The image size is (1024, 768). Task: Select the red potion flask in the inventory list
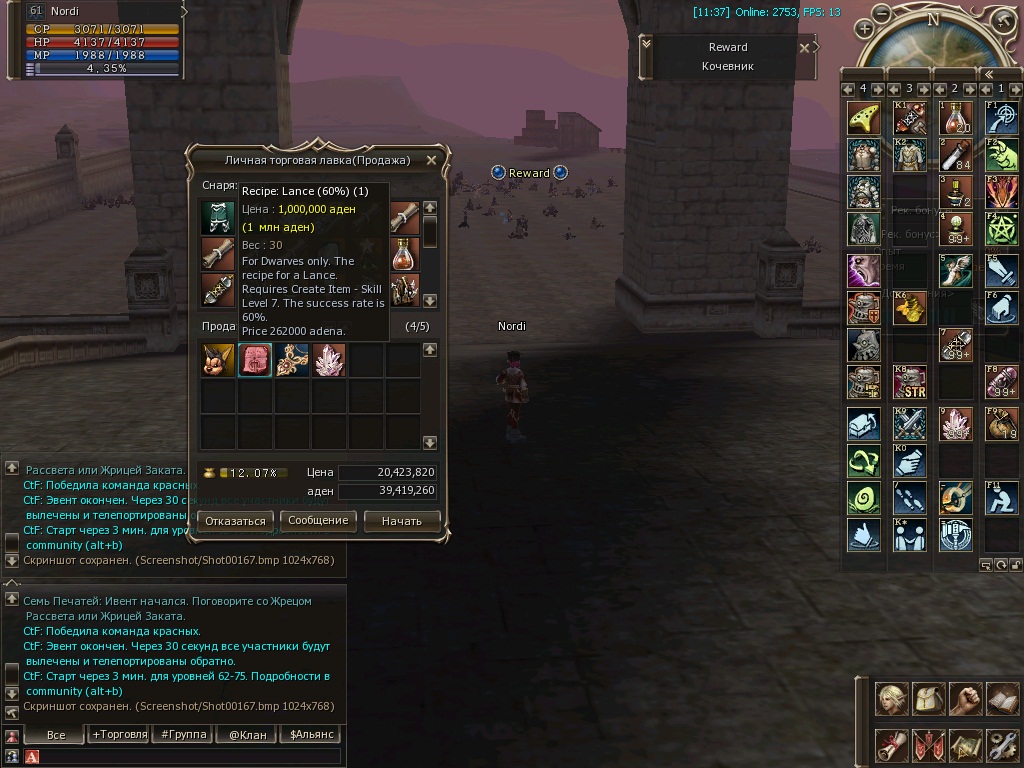[x=404, y=254]
